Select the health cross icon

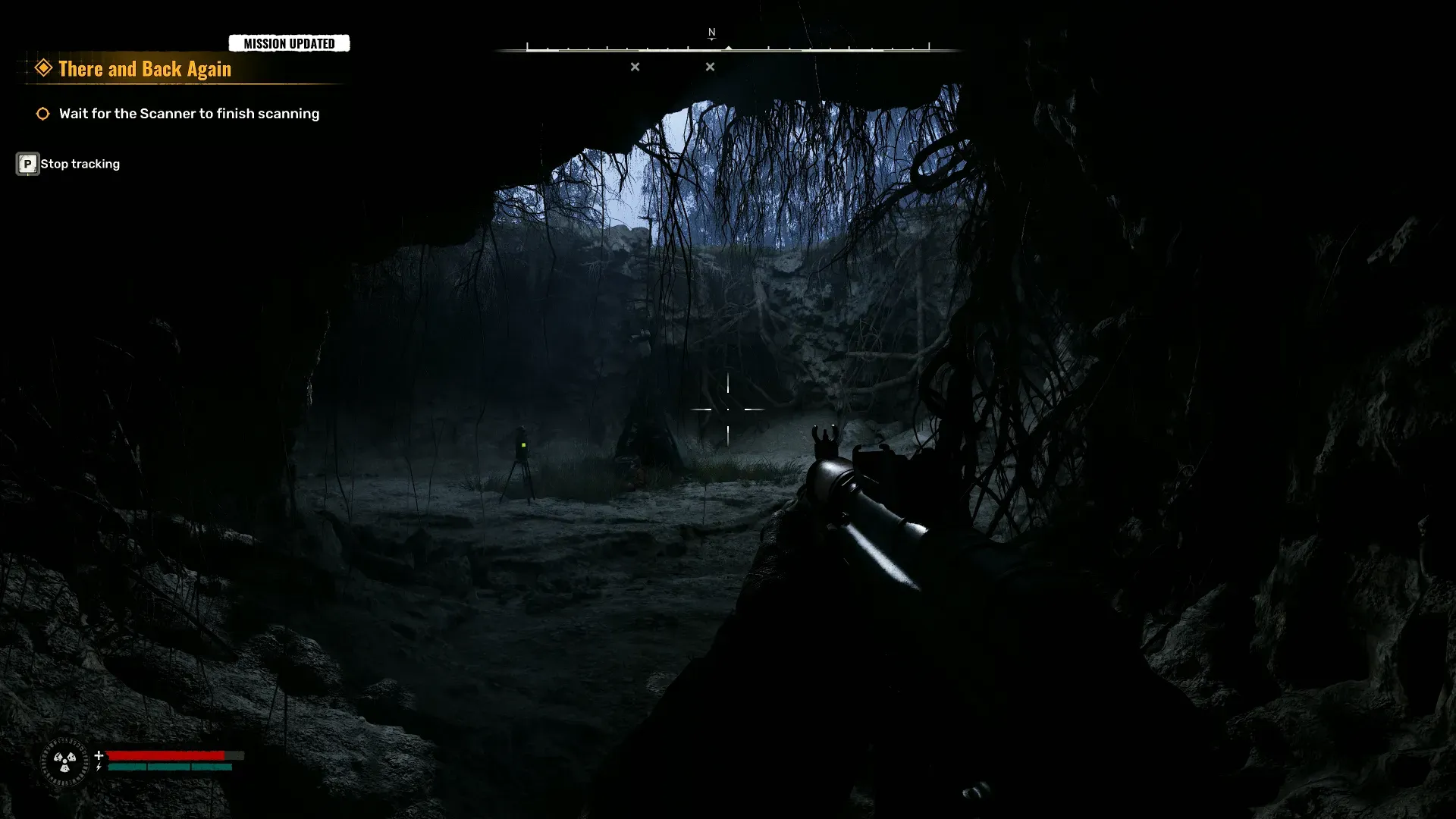pyautogui.click(x=99, y=754)
